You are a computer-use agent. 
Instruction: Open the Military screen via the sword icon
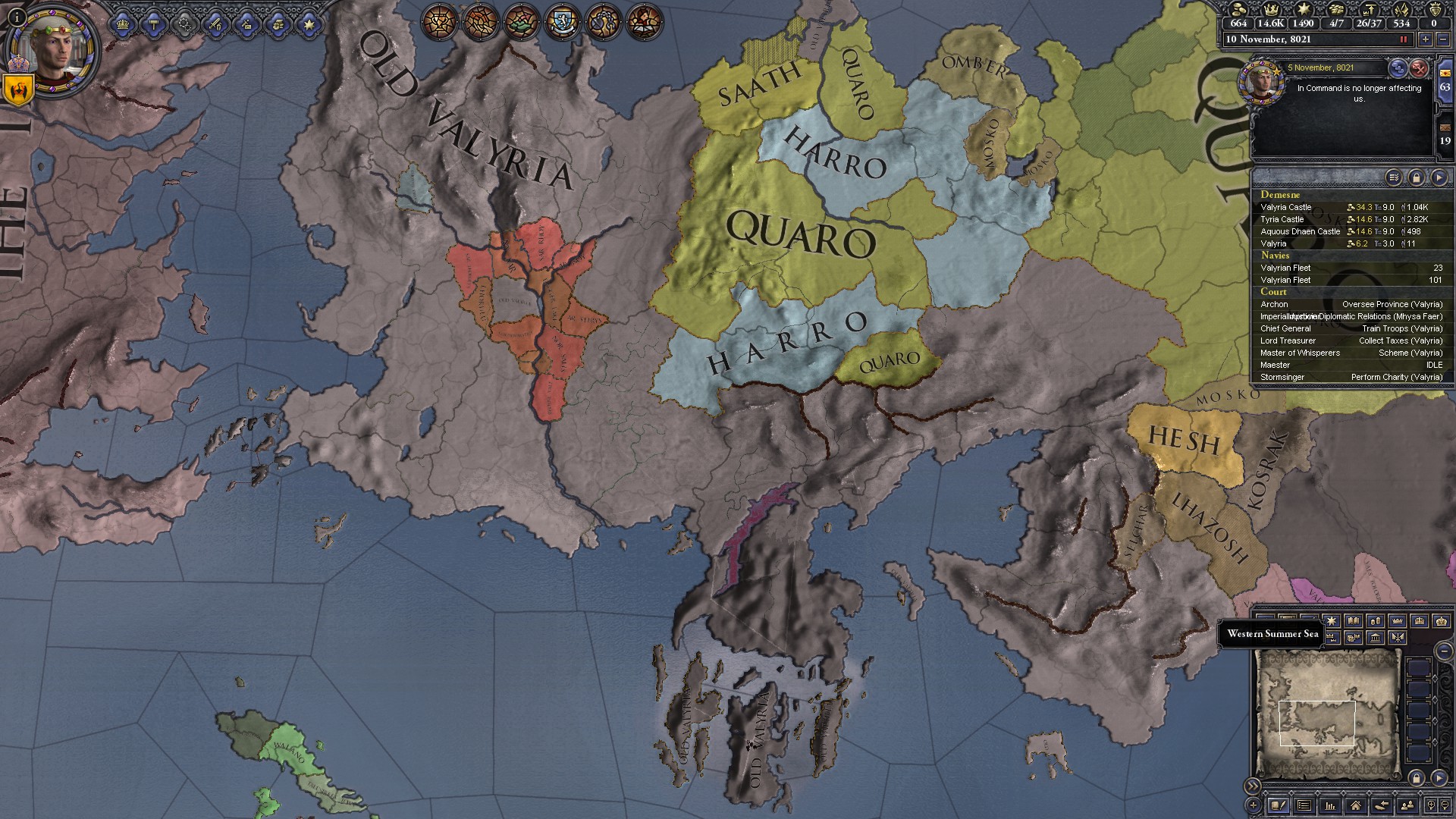point(216,25)
